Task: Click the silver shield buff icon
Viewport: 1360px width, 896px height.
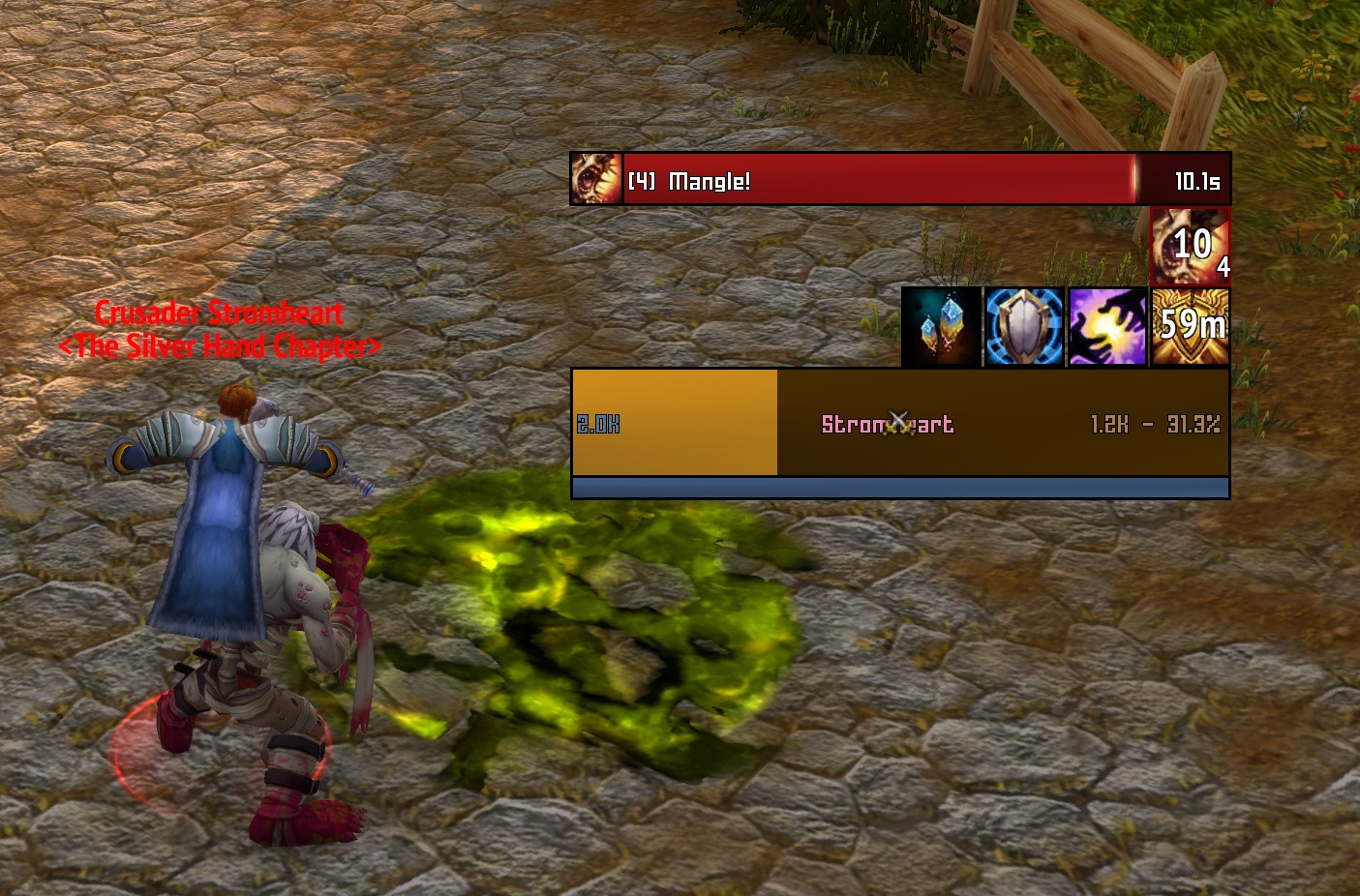Action: pyautogui.click(x=1024, y=326)
